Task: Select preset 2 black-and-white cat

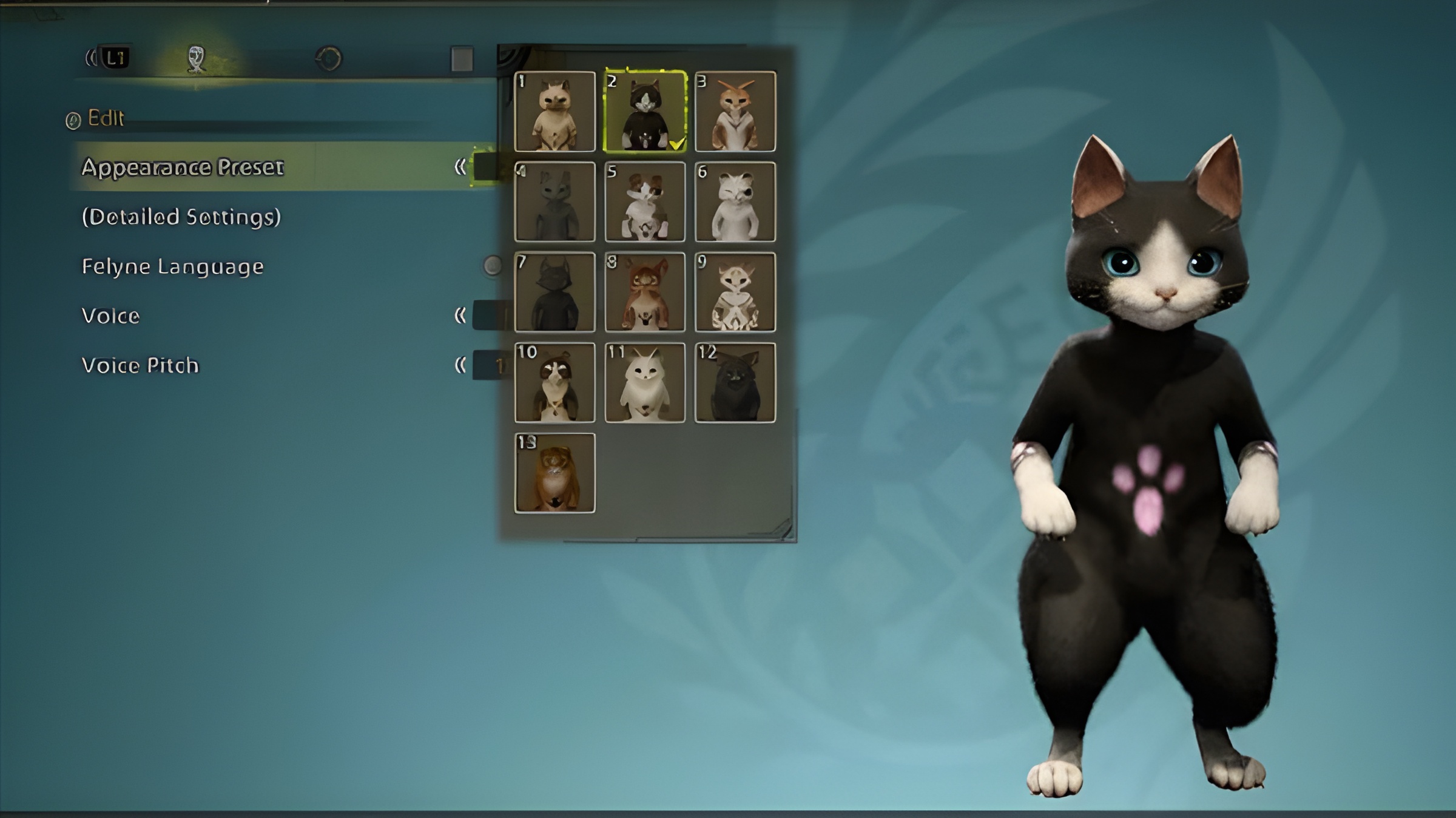Action: 645,112
